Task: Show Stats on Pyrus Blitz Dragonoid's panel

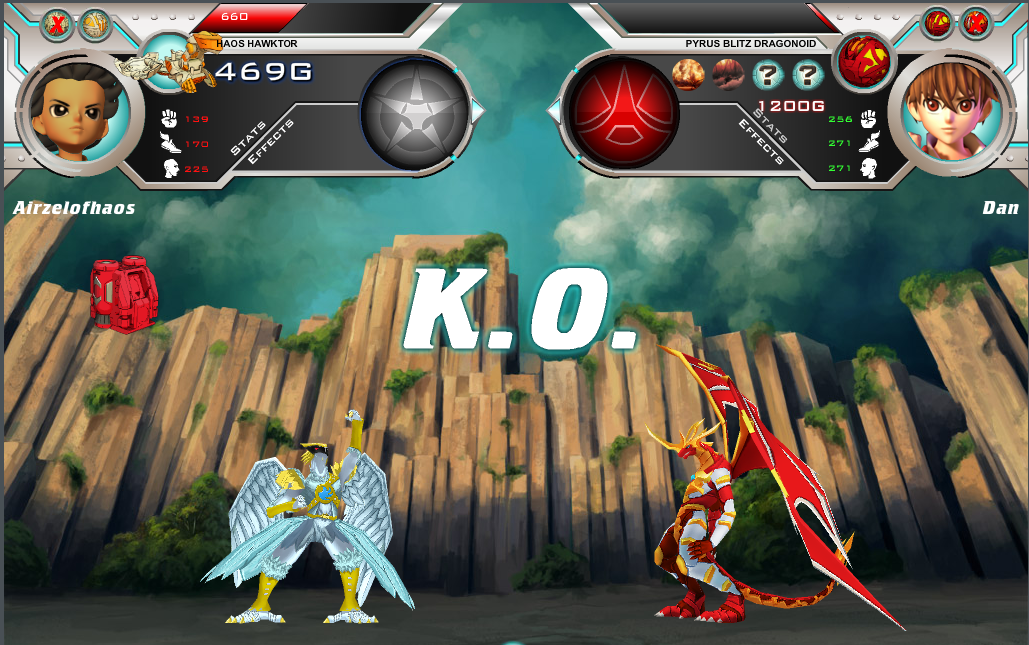Action: click(x=772, y=126)
